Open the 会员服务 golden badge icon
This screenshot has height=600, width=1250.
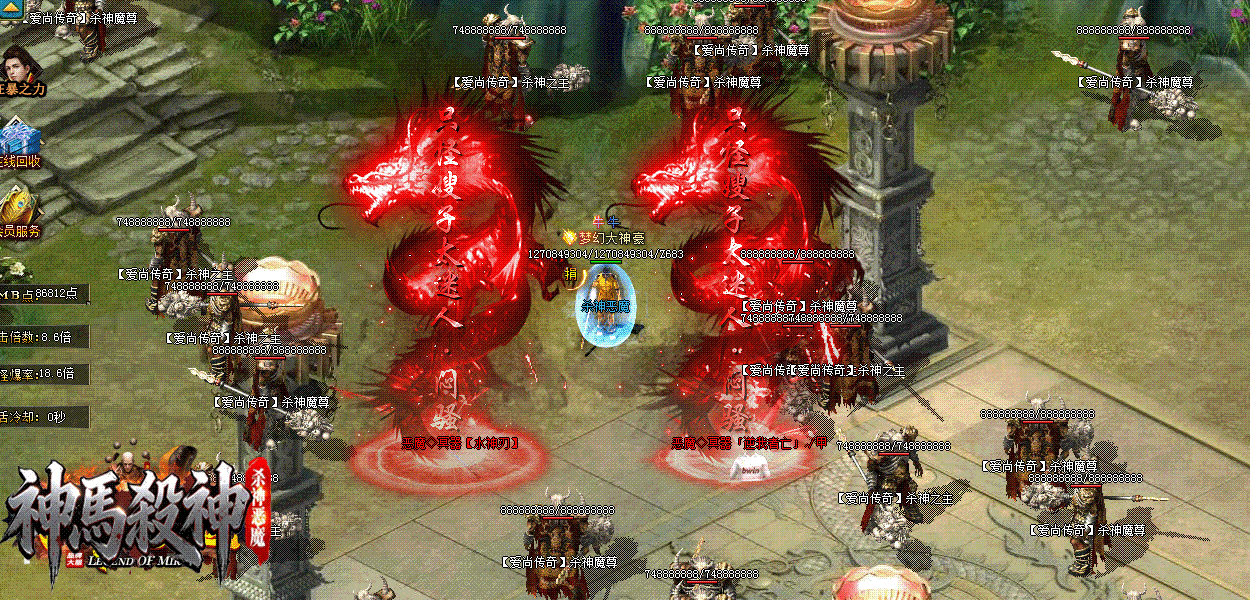[19, 205]
